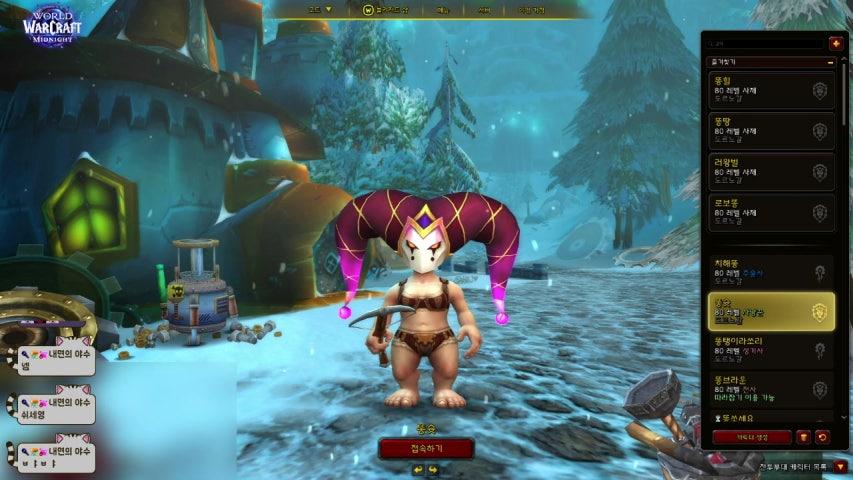Screen dimensions: 853x480
Task: Click the undo arrow restore character button
Action: point(822,437)
